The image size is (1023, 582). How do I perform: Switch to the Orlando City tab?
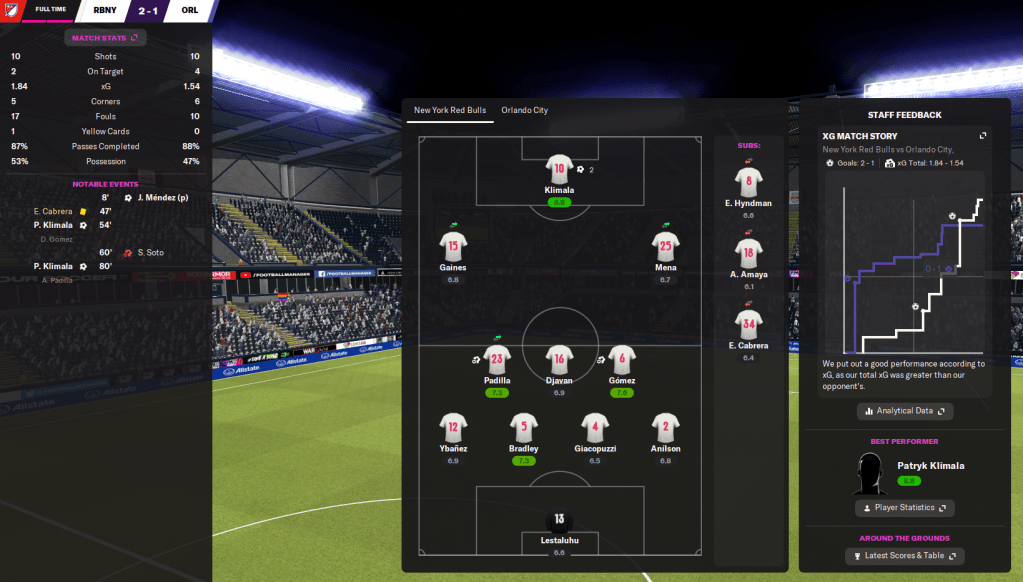[x=524, y=110]
